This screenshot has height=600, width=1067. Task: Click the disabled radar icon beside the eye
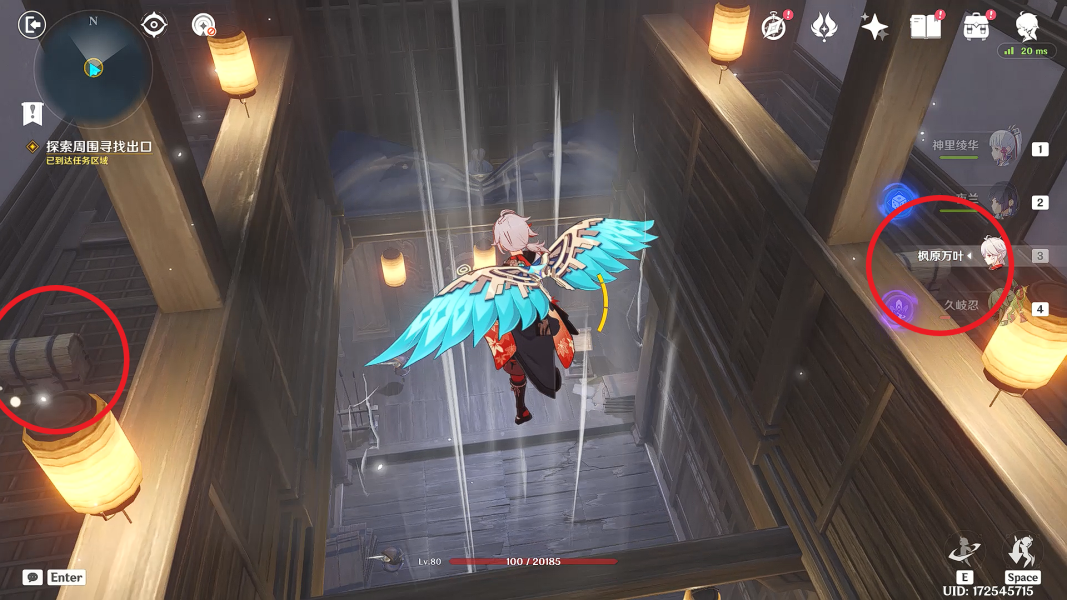[203, 25]
